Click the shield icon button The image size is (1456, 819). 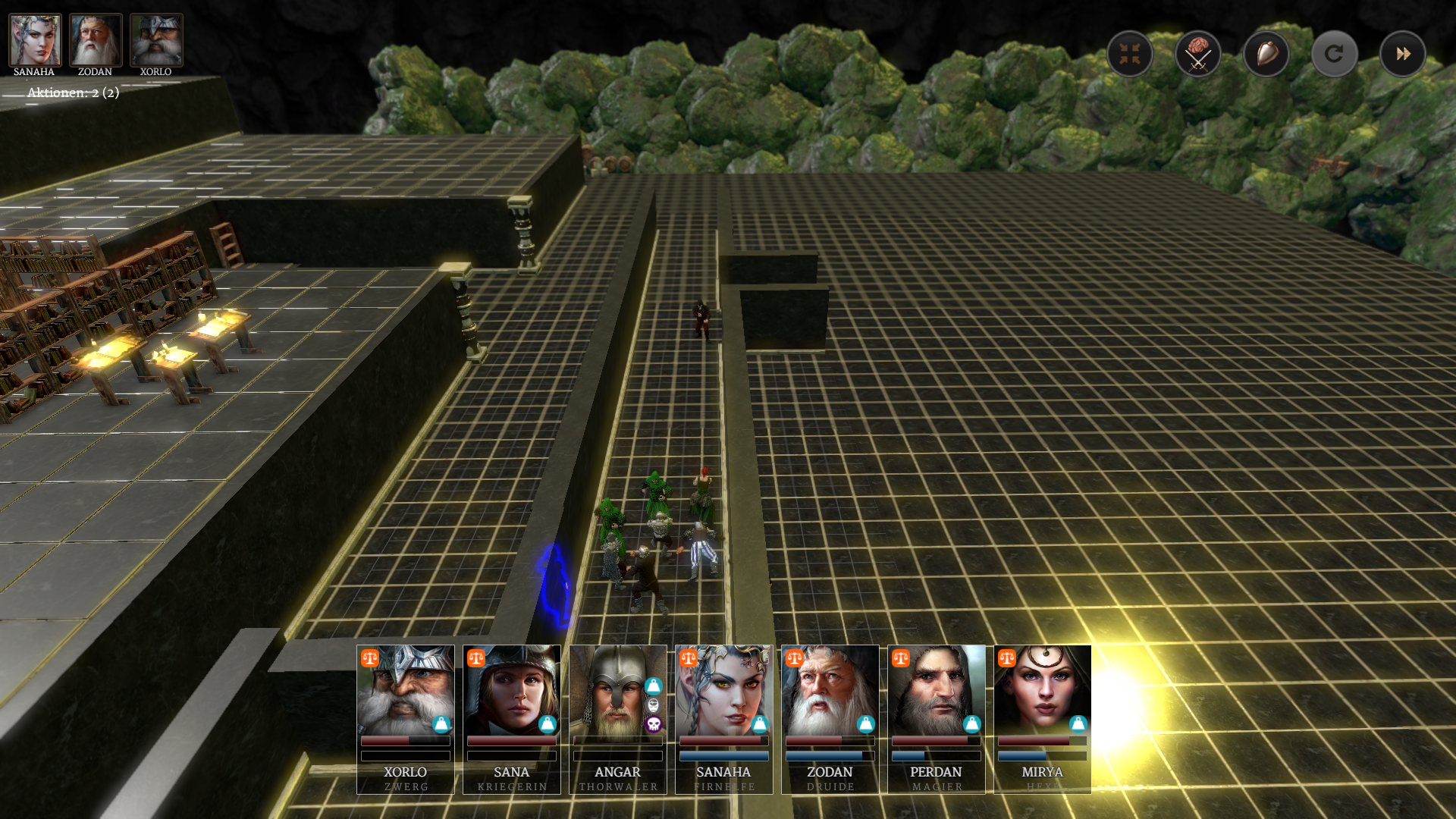point(1266,54)
